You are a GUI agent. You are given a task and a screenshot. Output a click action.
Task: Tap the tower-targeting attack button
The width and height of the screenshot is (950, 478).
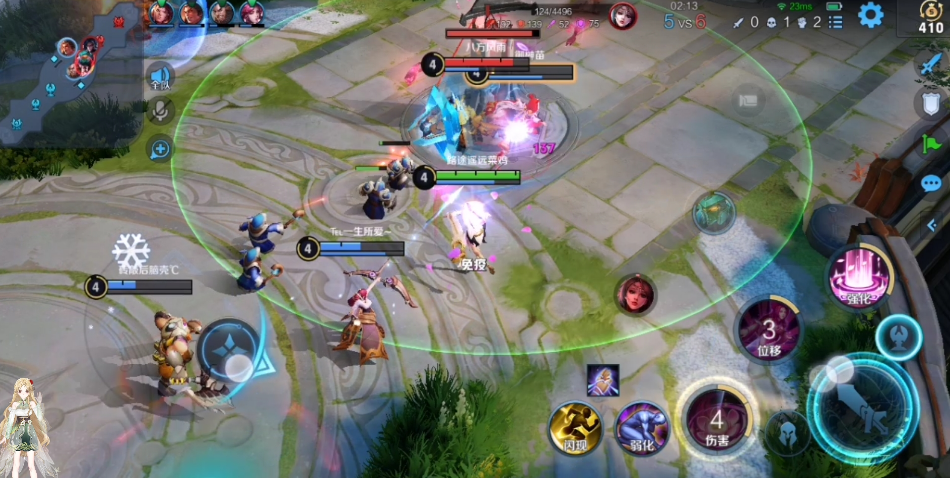point(898,337)
